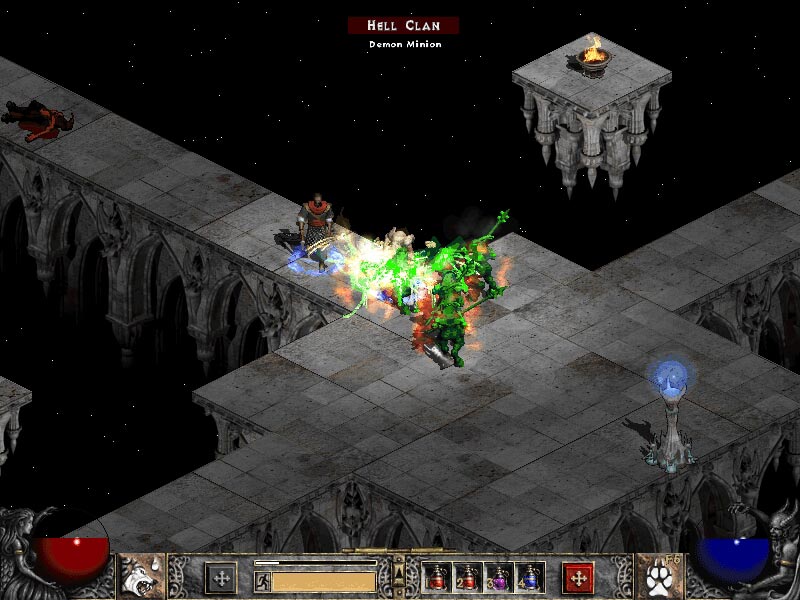The height and width of the screenshot is (600, 800).
Task: Toggle the run/walk running figure button
Action: [262, 580]
